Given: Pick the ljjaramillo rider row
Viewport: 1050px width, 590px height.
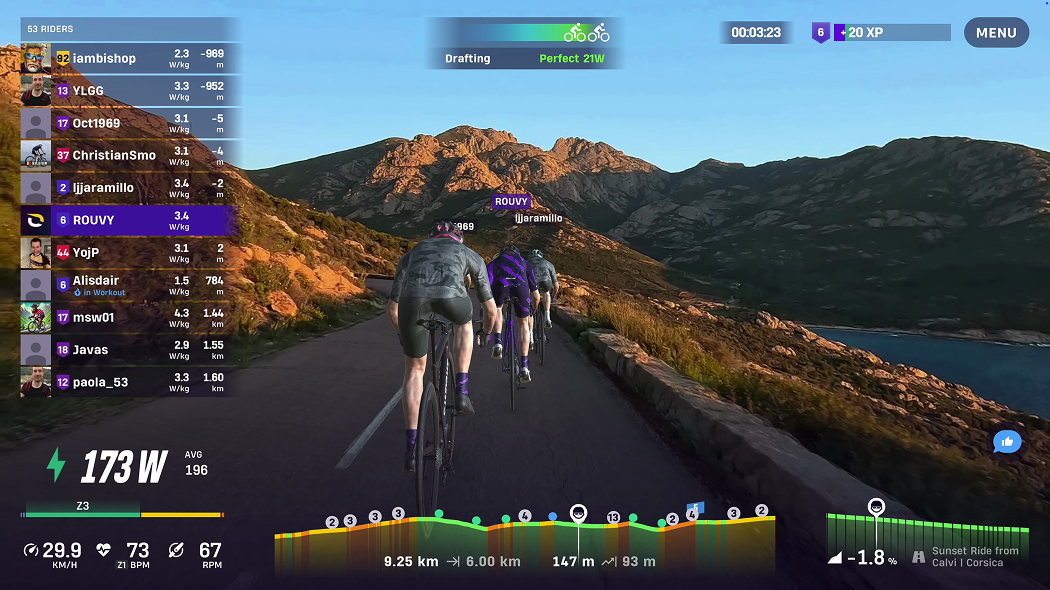Looking at the screenshot, I should [130, 188].
